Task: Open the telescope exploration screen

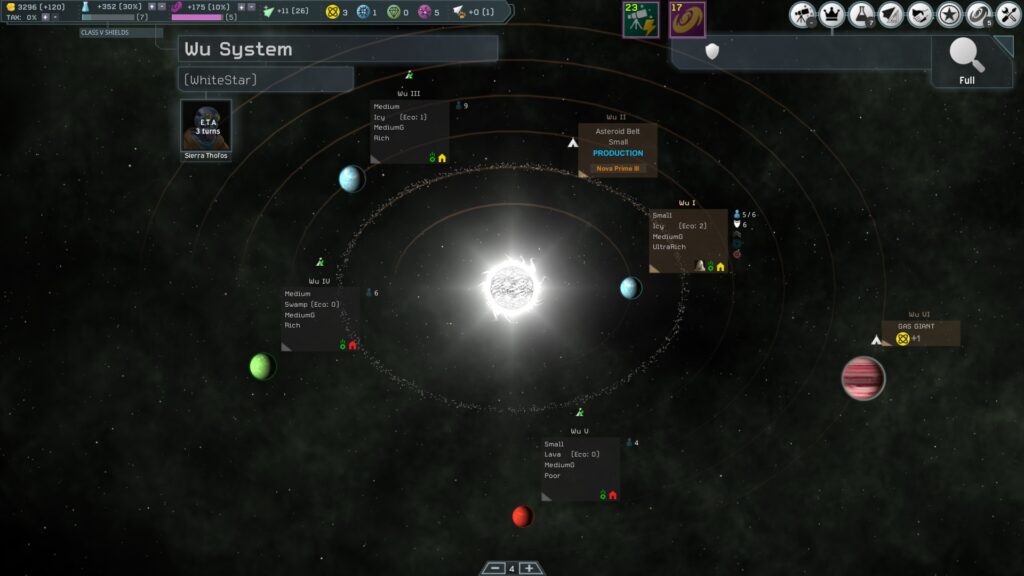Action: click(x=803, y=15)
